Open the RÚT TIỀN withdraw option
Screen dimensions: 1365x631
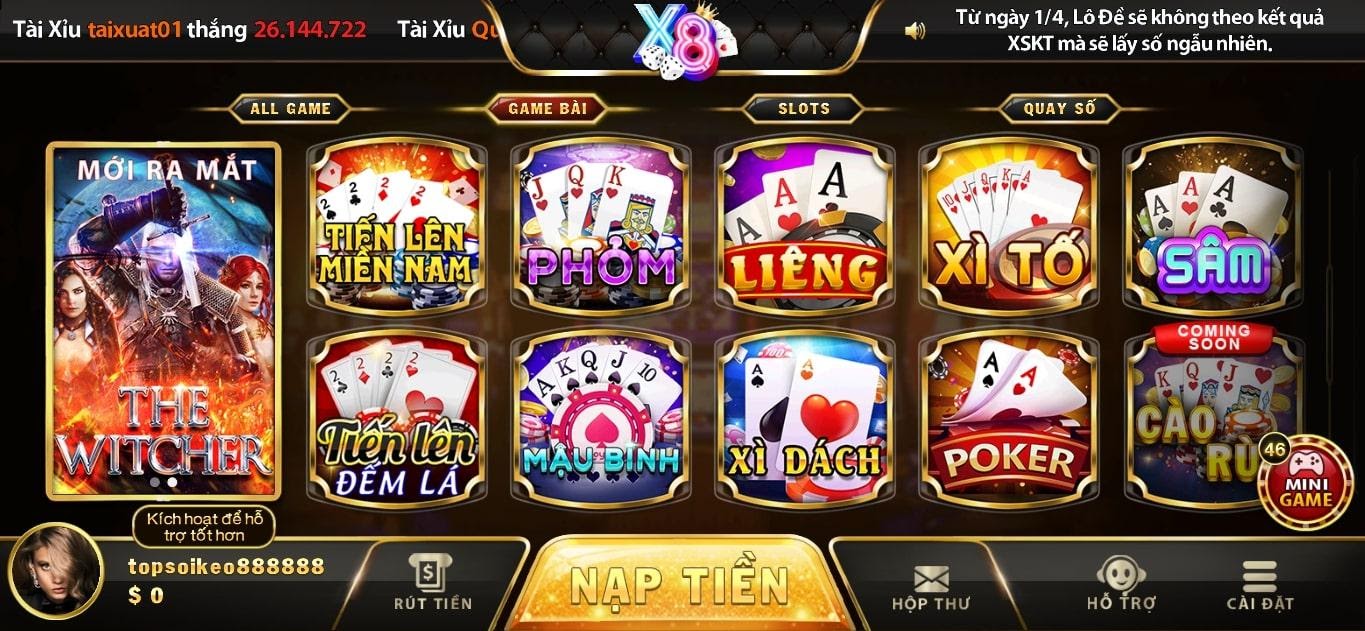pos(432,583)
